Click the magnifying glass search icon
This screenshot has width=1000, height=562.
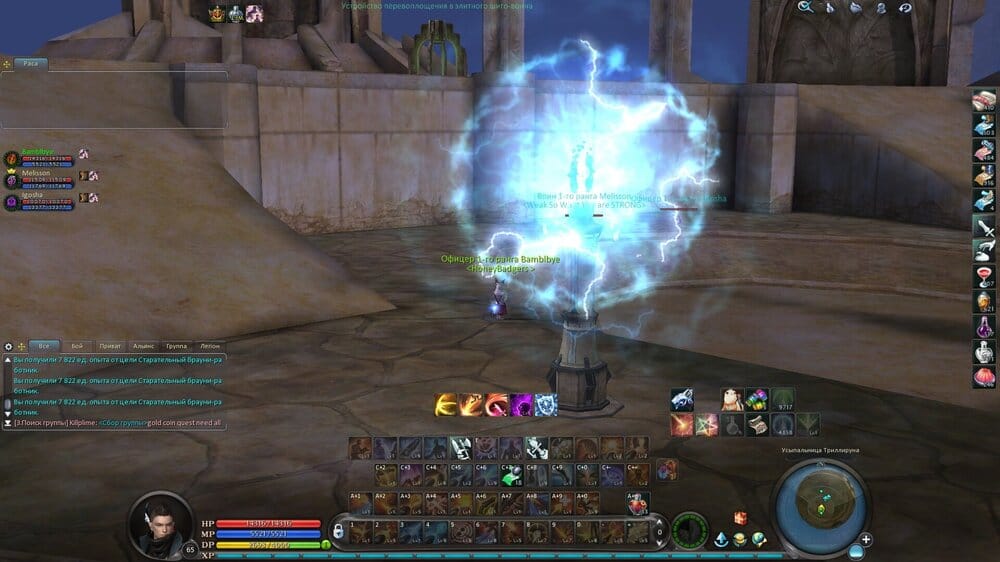pyautogui.click(x=805, y=7)
